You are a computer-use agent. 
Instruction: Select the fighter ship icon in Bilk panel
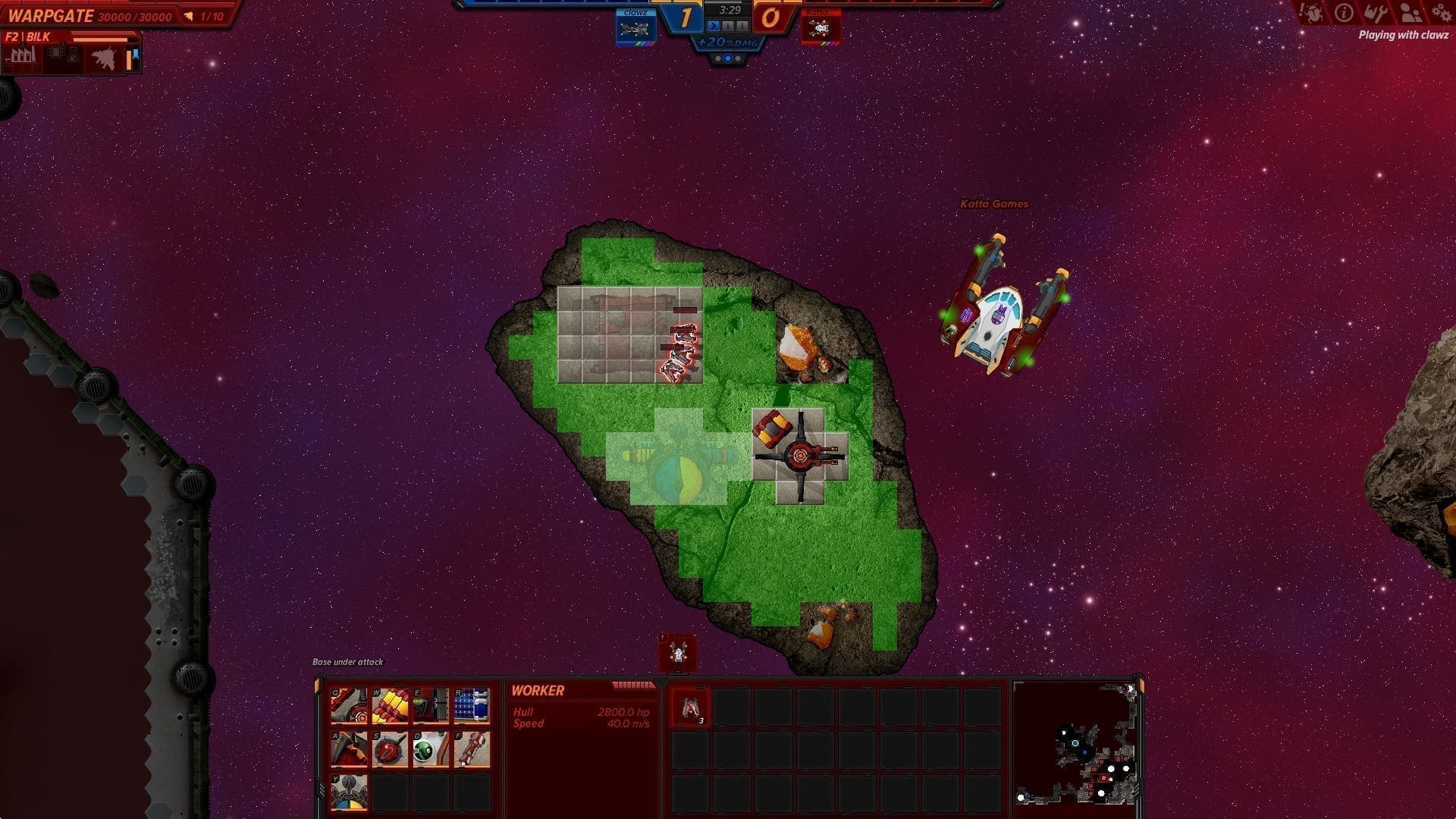(103, 58)
